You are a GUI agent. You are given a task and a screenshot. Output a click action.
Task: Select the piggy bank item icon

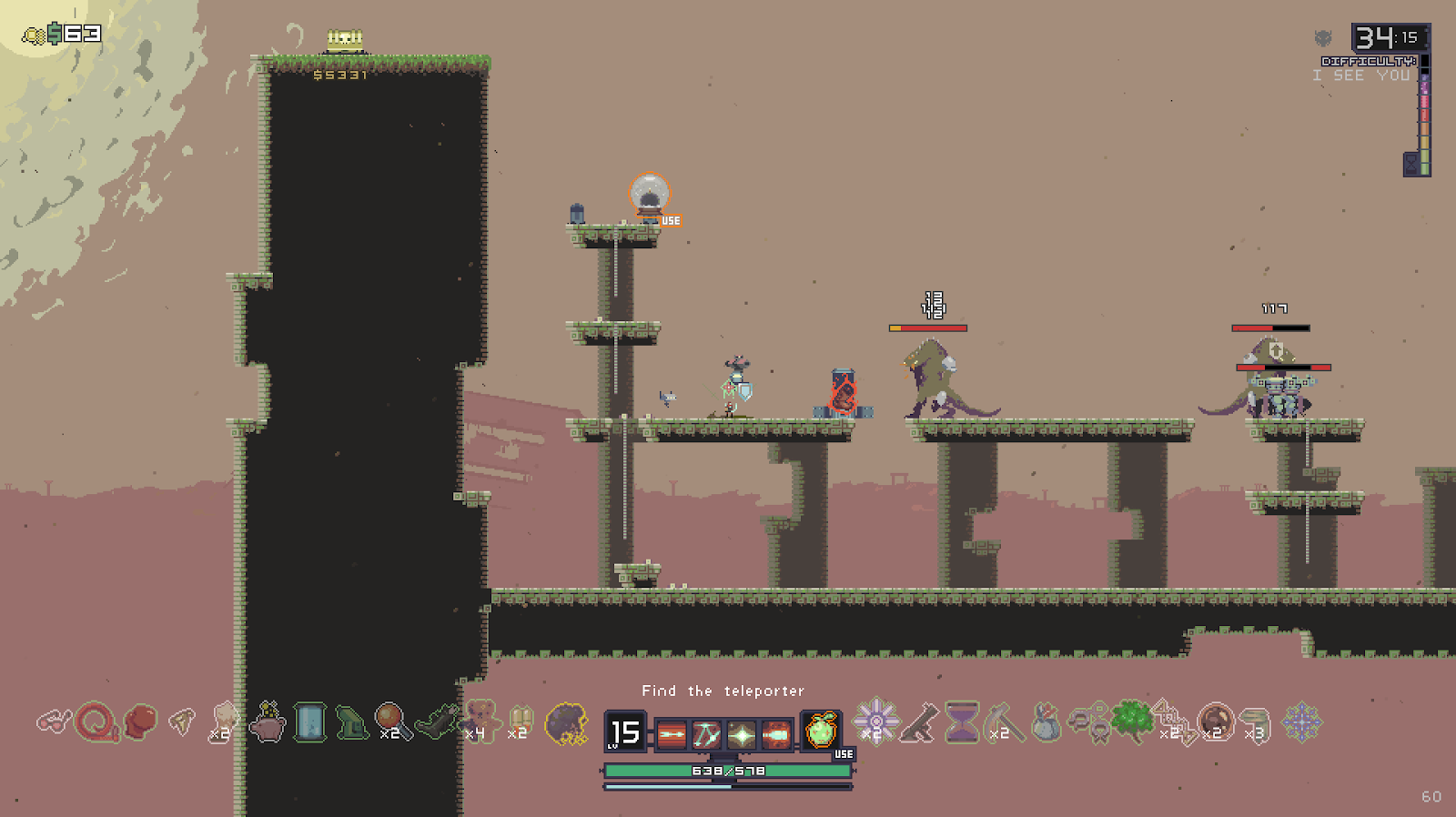coord(268,723)
